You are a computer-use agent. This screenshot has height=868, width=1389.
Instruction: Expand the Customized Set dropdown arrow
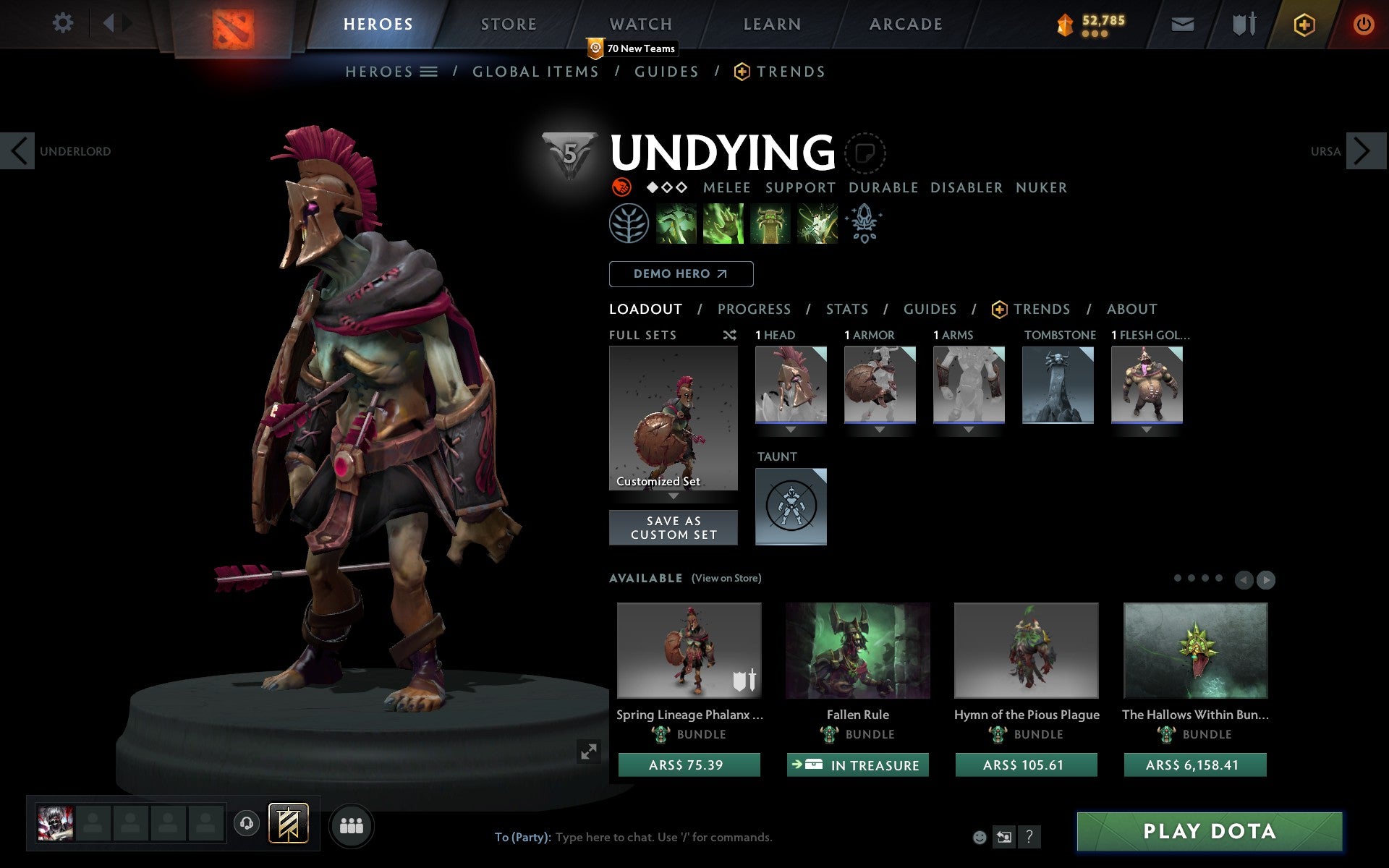674,497
